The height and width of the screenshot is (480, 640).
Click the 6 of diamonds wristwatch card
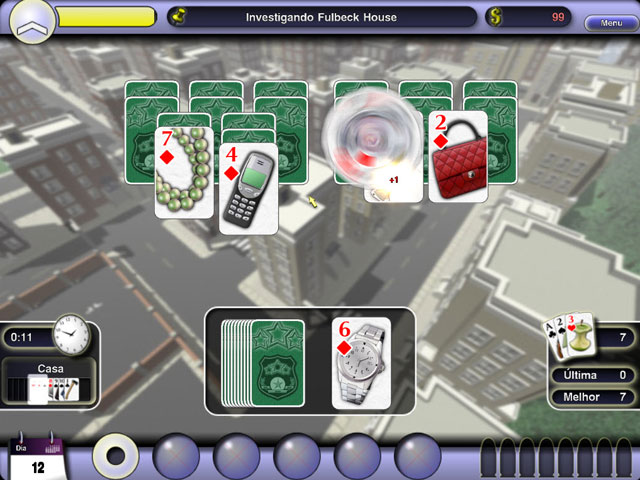(x=361, y=362)
